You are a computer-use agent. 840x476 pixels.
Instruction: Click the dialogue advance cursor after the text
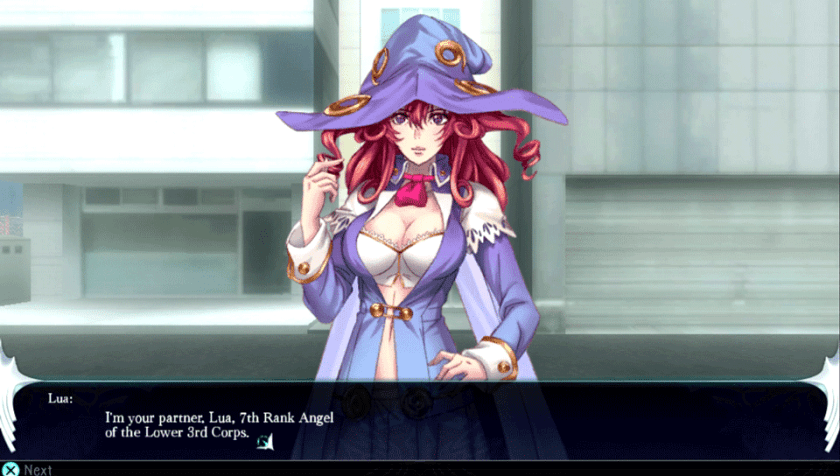(264, 441)
